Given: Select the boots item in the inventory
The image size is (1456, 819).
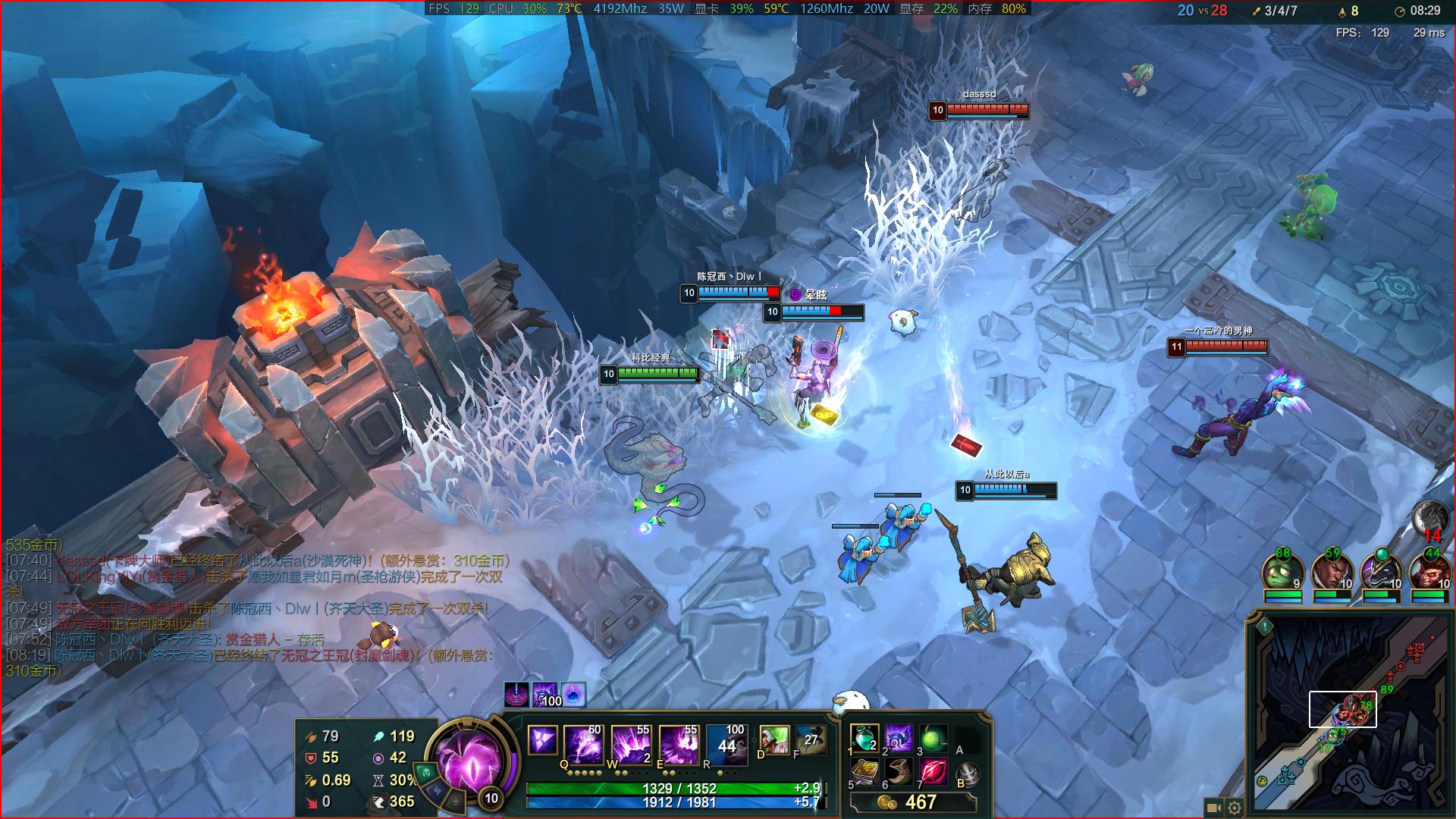Looking at the screenshot, I should [x=899, y=773].
